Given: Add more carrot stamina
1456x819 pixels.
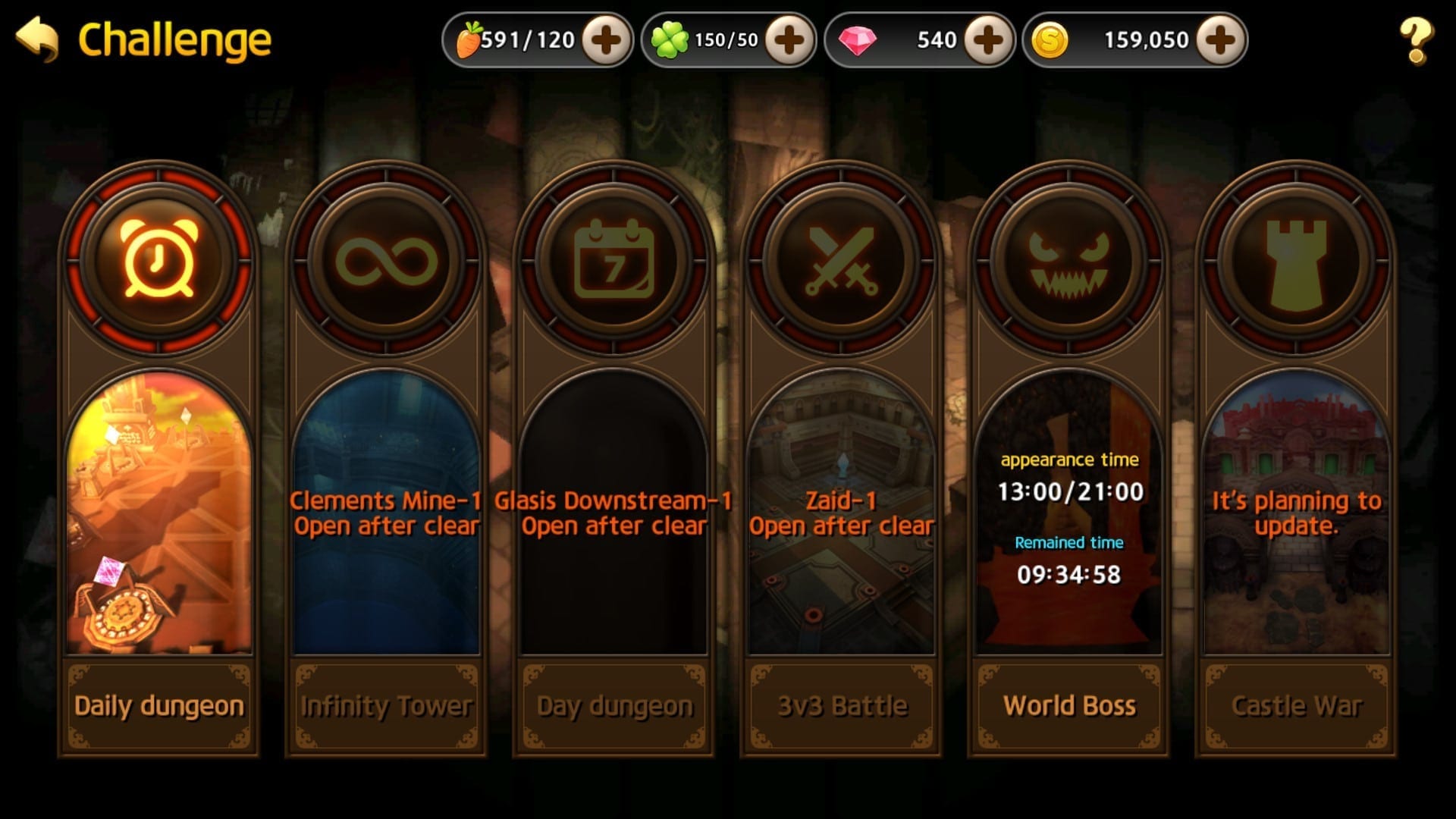Looking at the screenshot, I should click(x=606, y=40).
